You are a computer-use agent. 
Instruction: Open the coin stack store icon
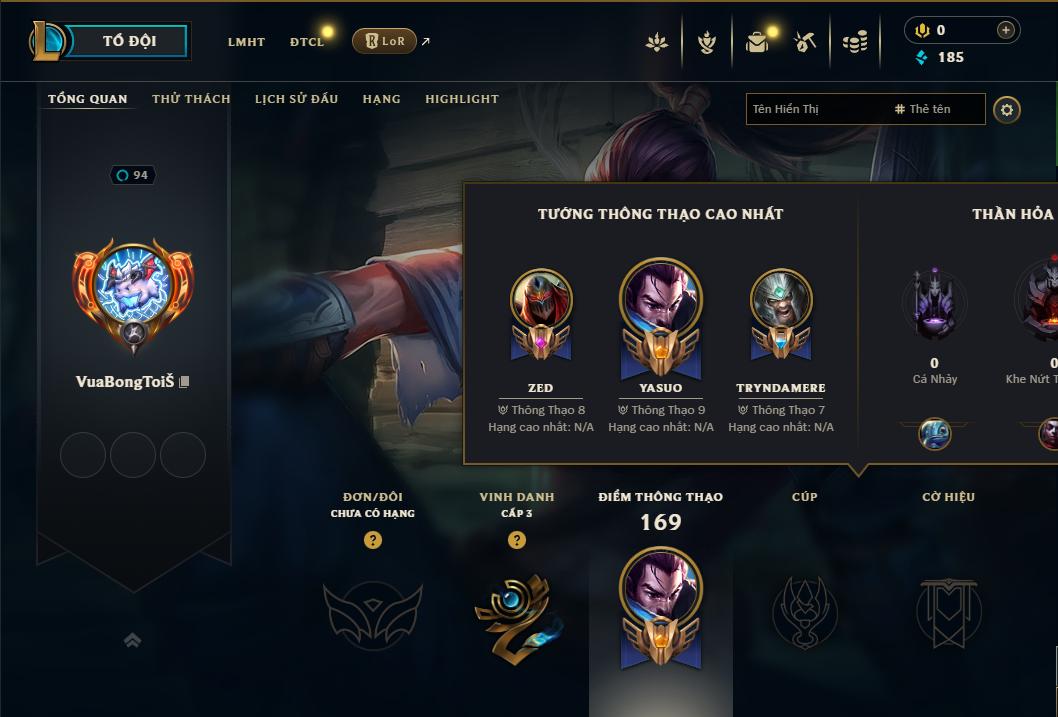click(x=854, y=42)
